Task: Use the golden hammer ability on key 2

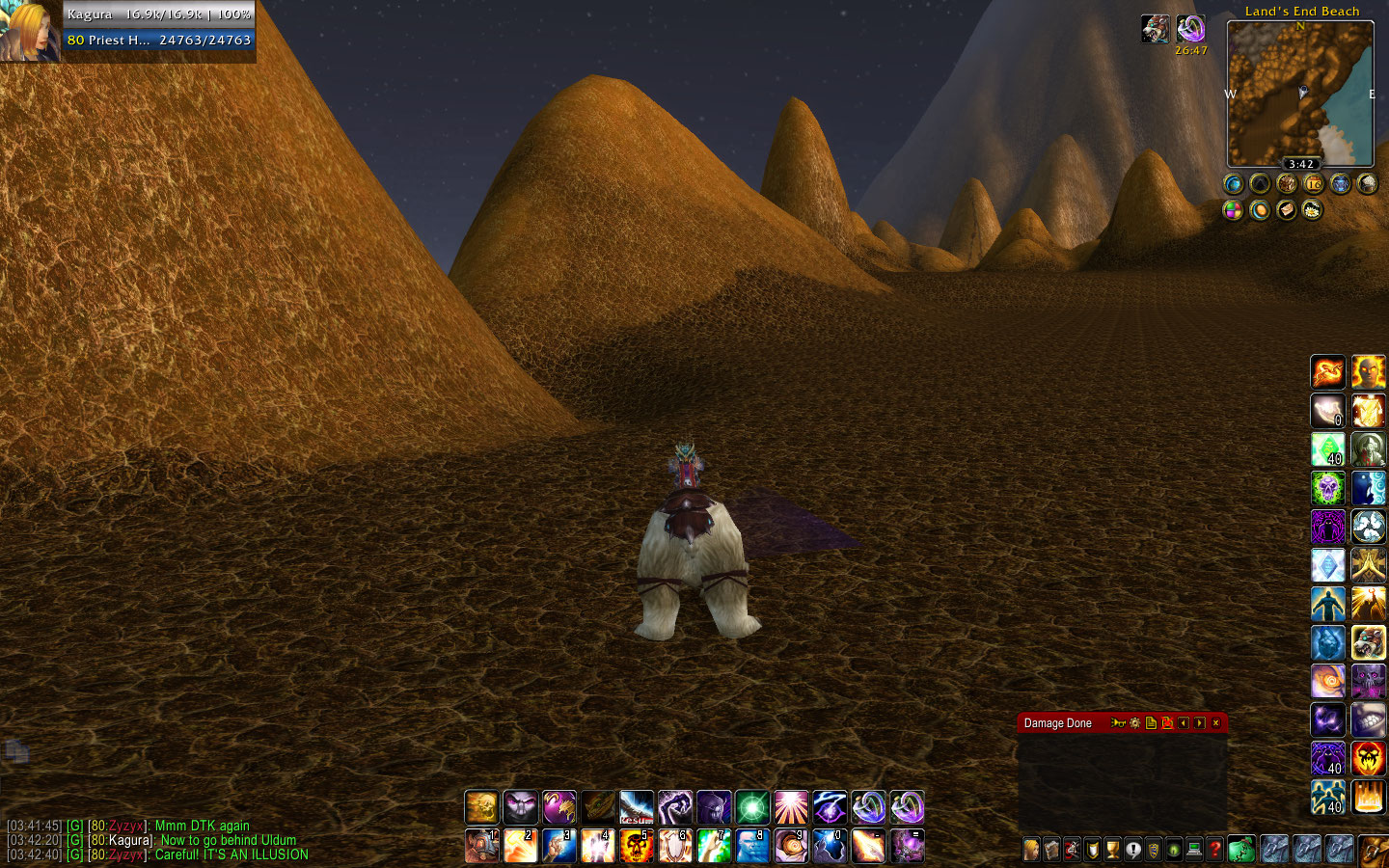Action: point(521,847)
